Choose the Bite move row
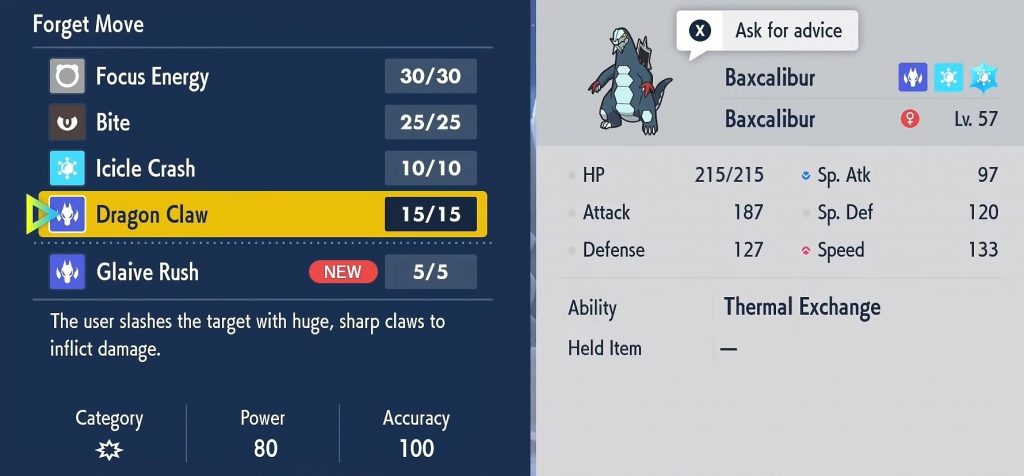 262,122
